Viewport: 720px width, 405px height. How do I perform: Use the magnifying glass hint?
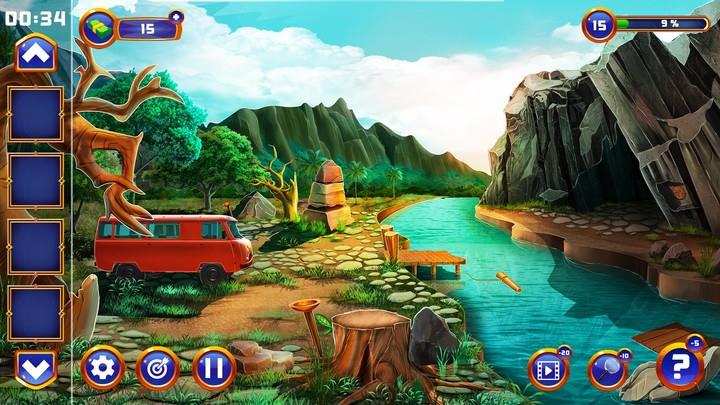click(606, 369)
